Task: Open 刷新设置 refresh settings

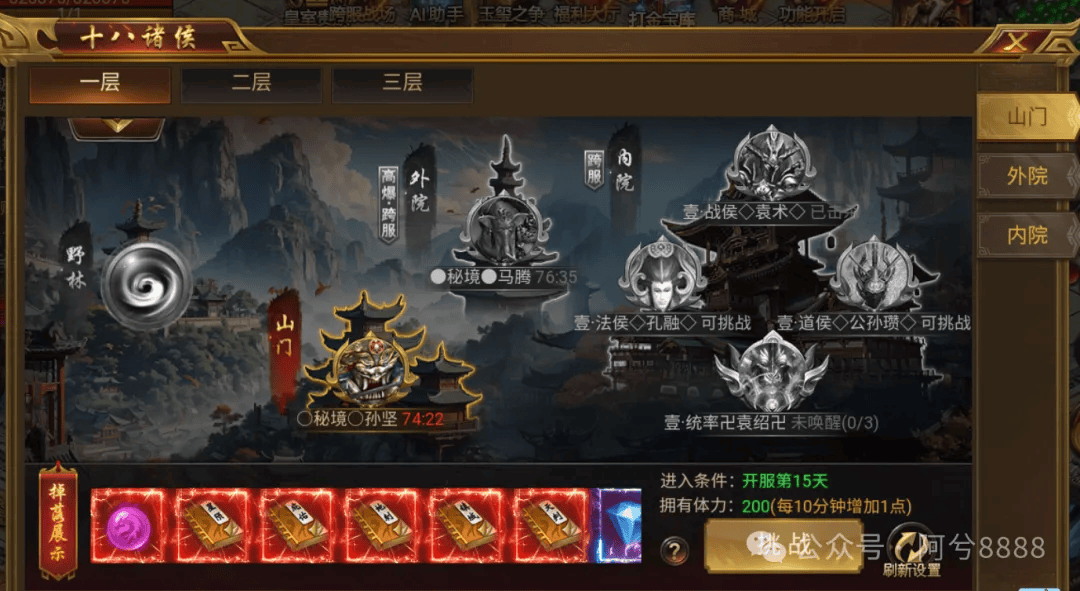Action: 911,551
